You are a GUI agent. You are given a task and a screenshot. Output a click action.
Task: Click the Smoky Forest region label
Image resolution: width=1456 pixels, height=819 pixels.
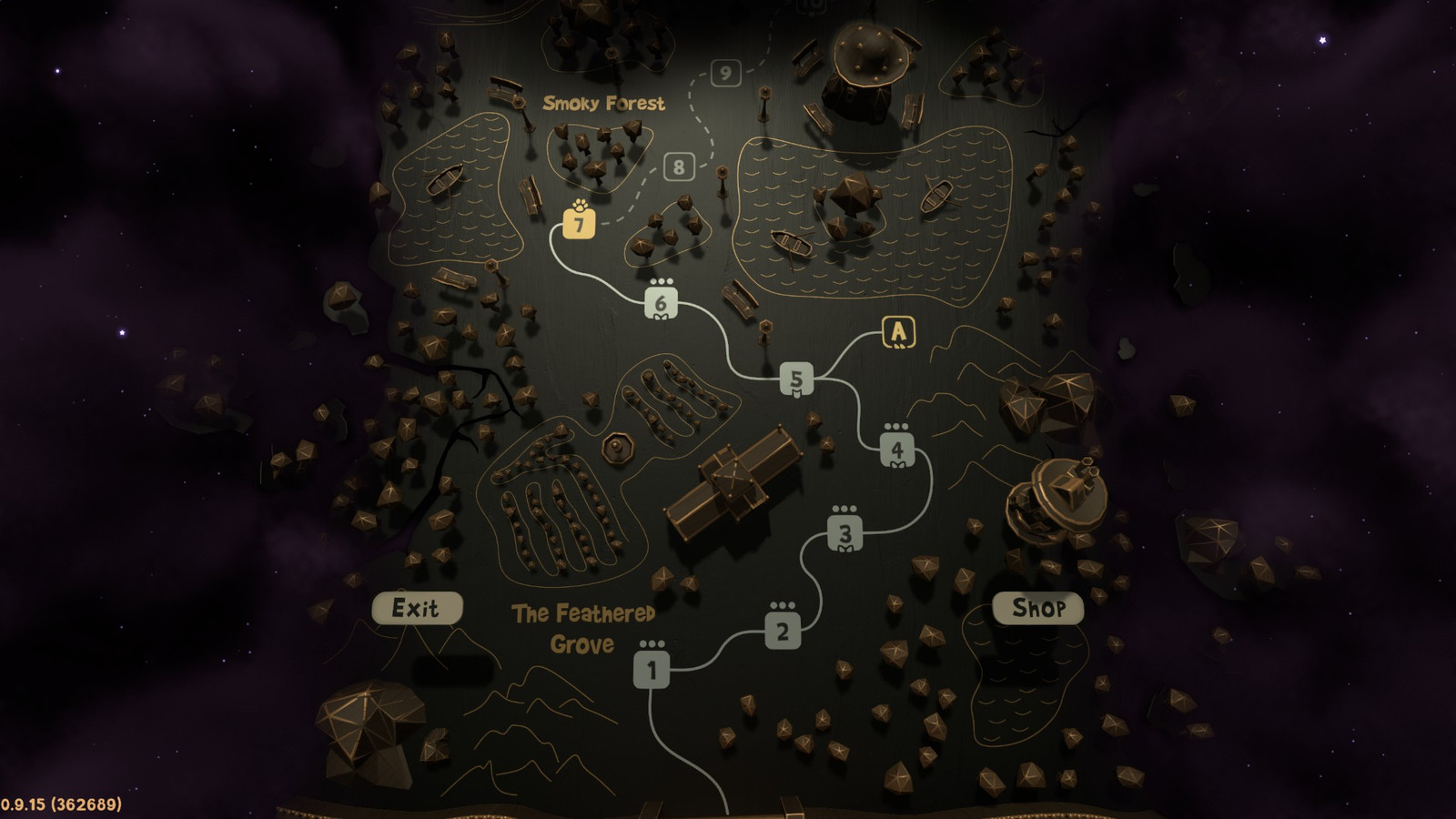click(603, 102)
